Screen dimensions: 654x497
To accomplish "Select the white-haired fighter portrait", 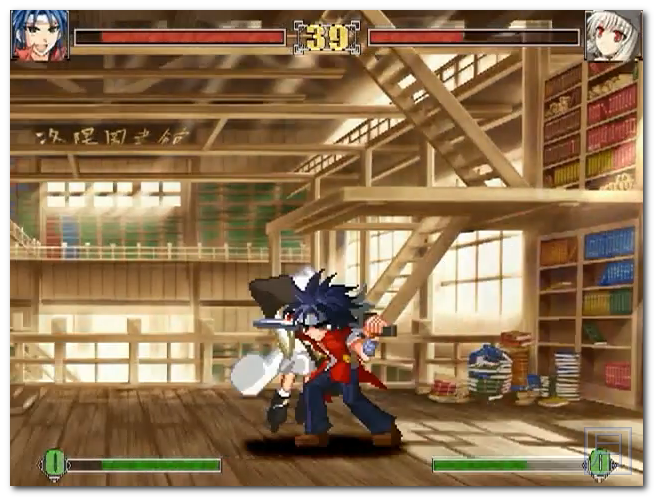I will click(612, 37).
